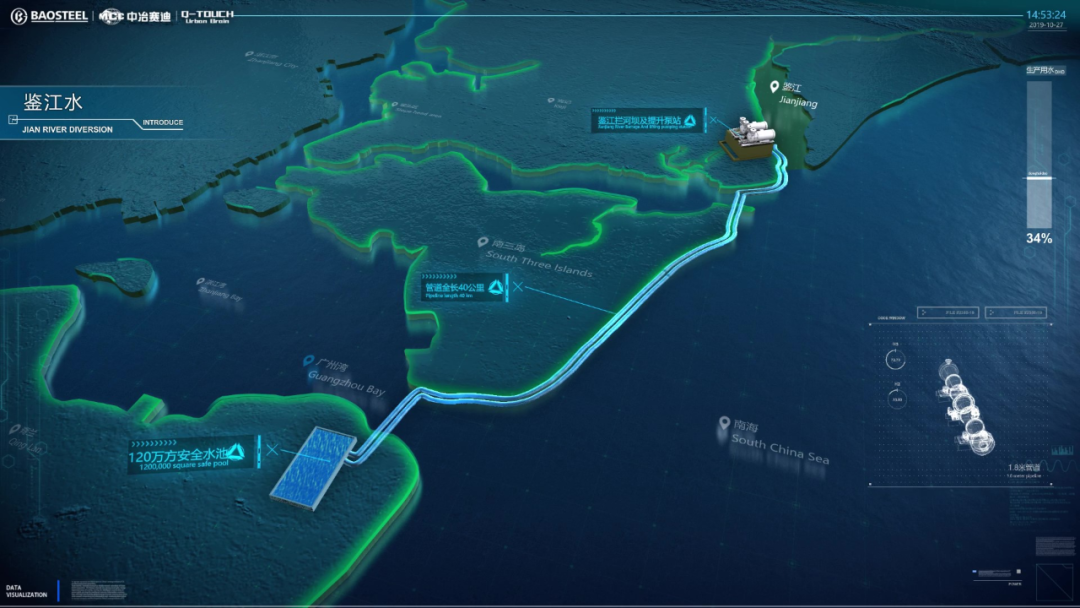Click the South Three Islands map pin
Viewport: 1080px width, 608px height.
pyautogui.click(x=483, y=242)
